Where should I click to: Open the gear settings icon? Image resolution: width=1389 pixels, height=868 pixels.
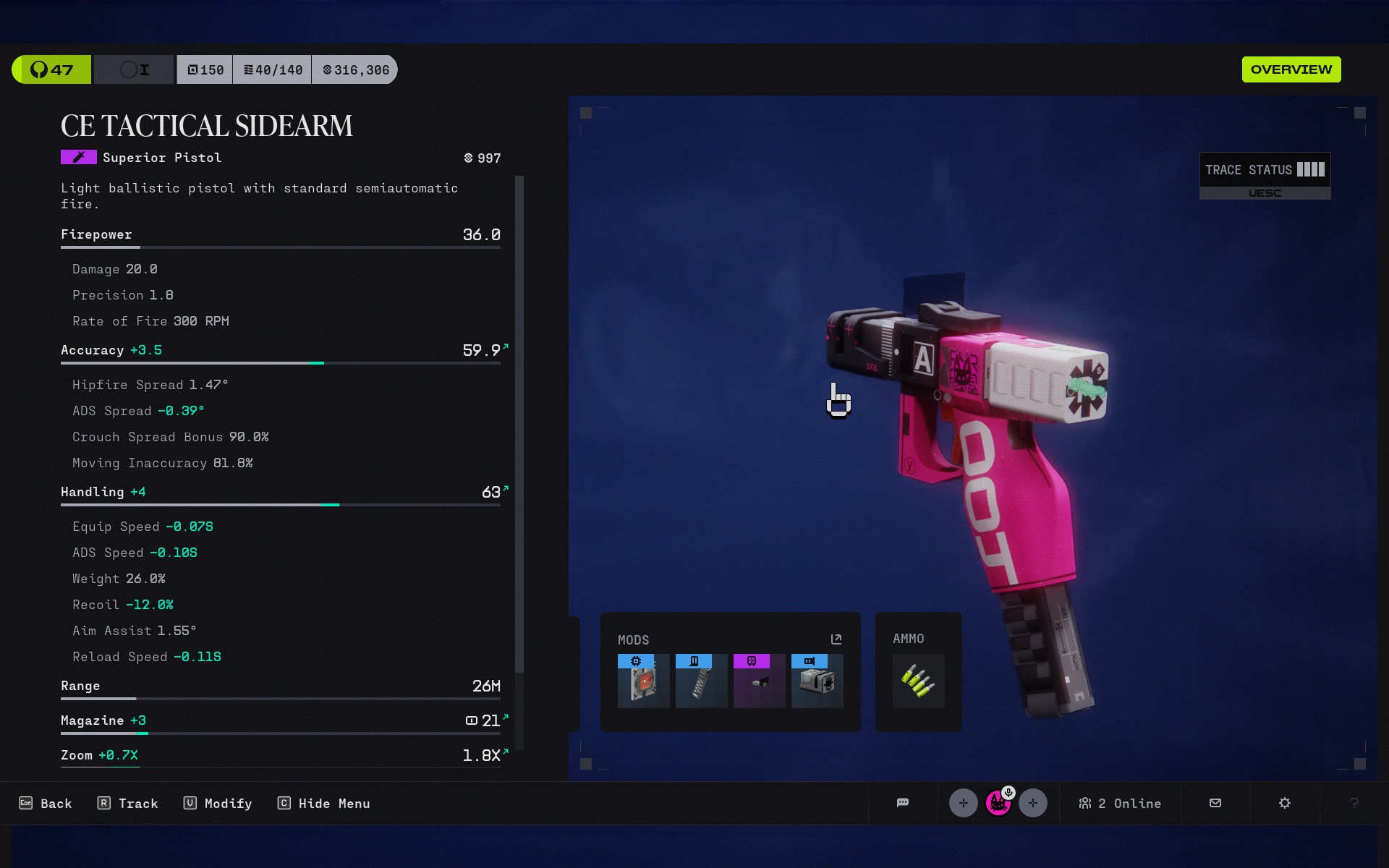click(1285, 803)
